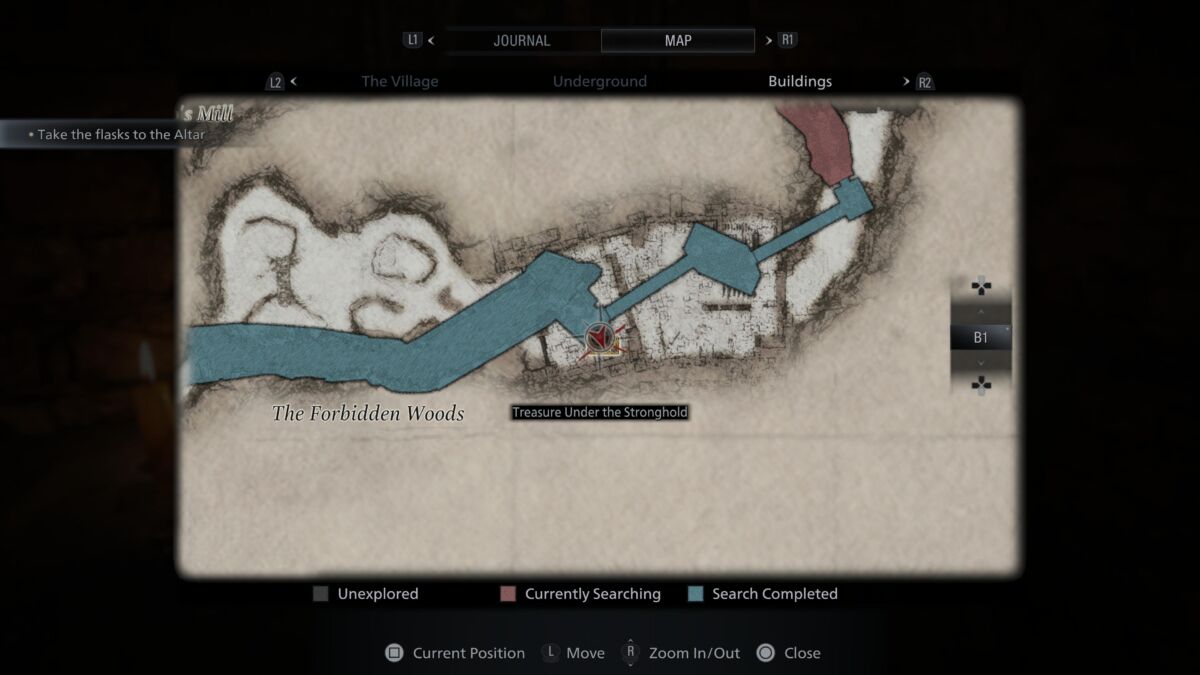Switch to the Journal tab

[x=521, y=41]
